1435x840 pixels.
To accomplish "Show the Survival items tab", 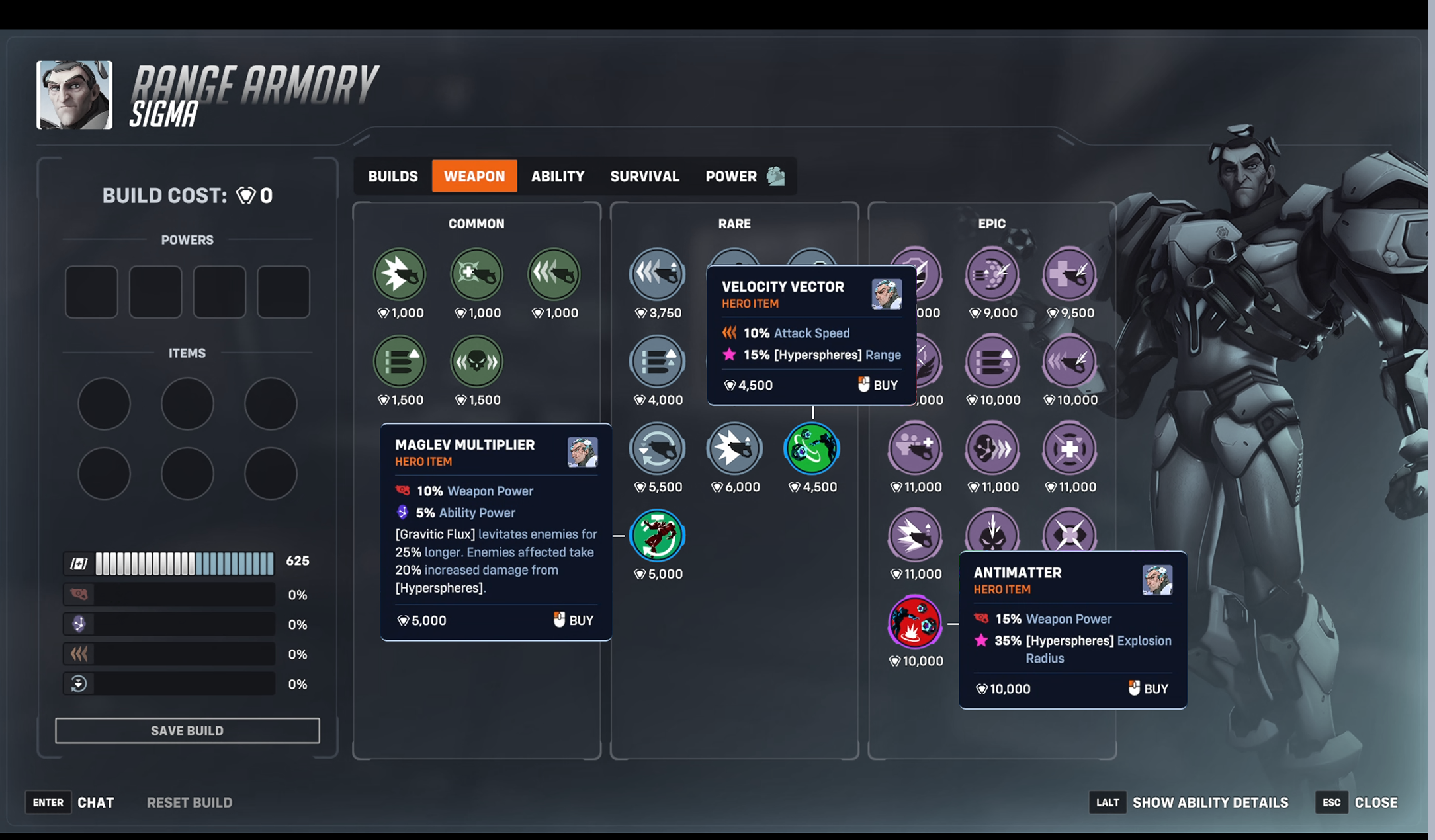I will [644, 177].
